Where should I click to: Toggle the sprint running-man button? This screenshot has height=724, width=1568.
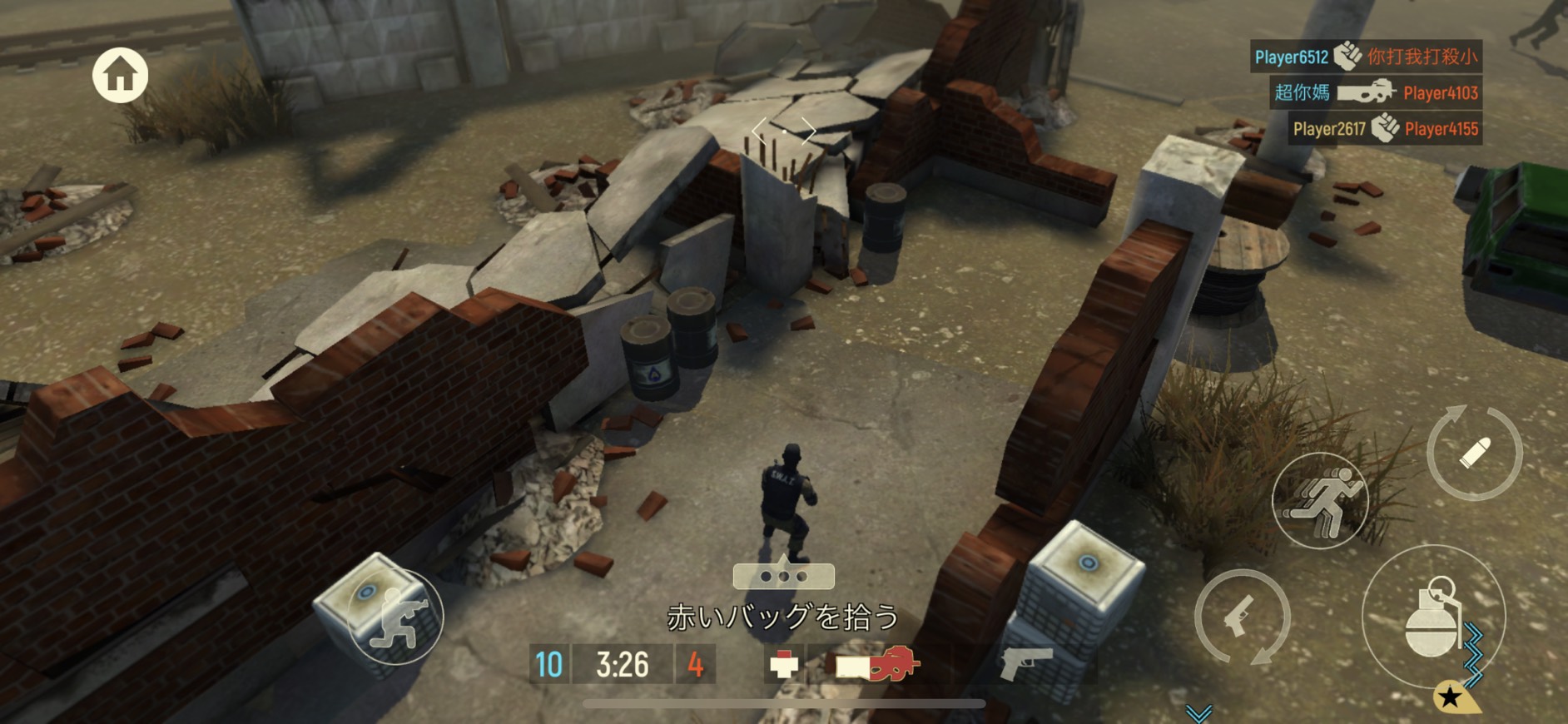(x=1320, y=500)
